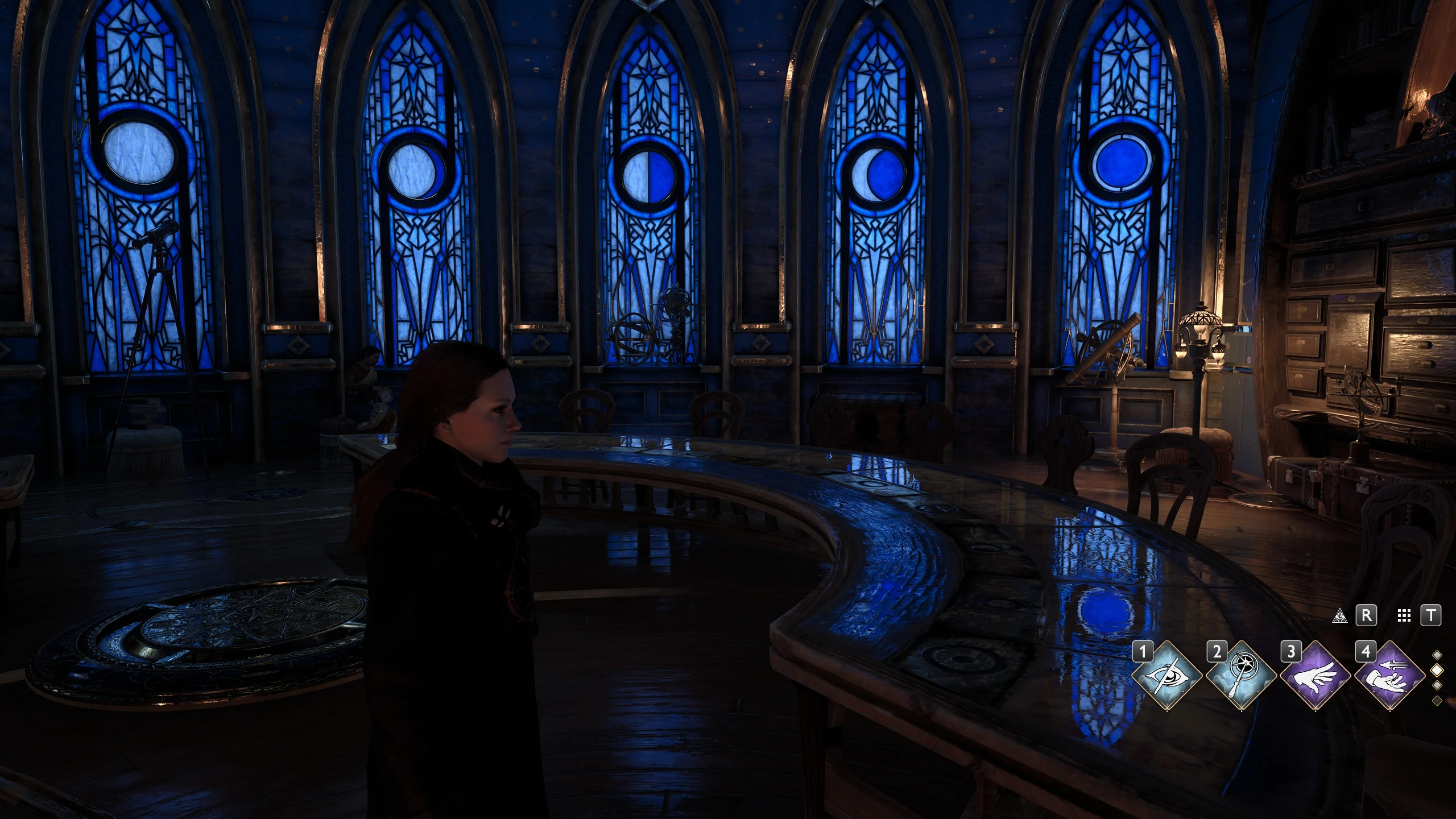
Task: Activate the two-hands spell in slot 4
Action: click(1389, 677)
